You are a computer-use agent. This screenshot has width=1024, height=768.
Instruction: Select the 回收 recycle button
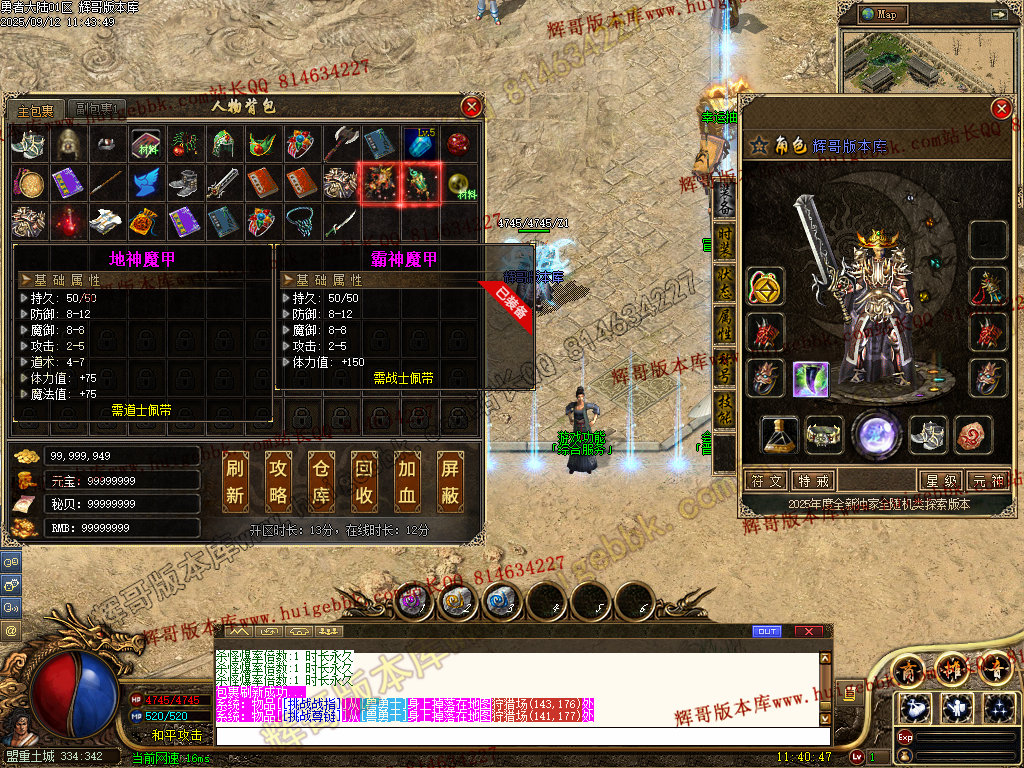[365, 481]
